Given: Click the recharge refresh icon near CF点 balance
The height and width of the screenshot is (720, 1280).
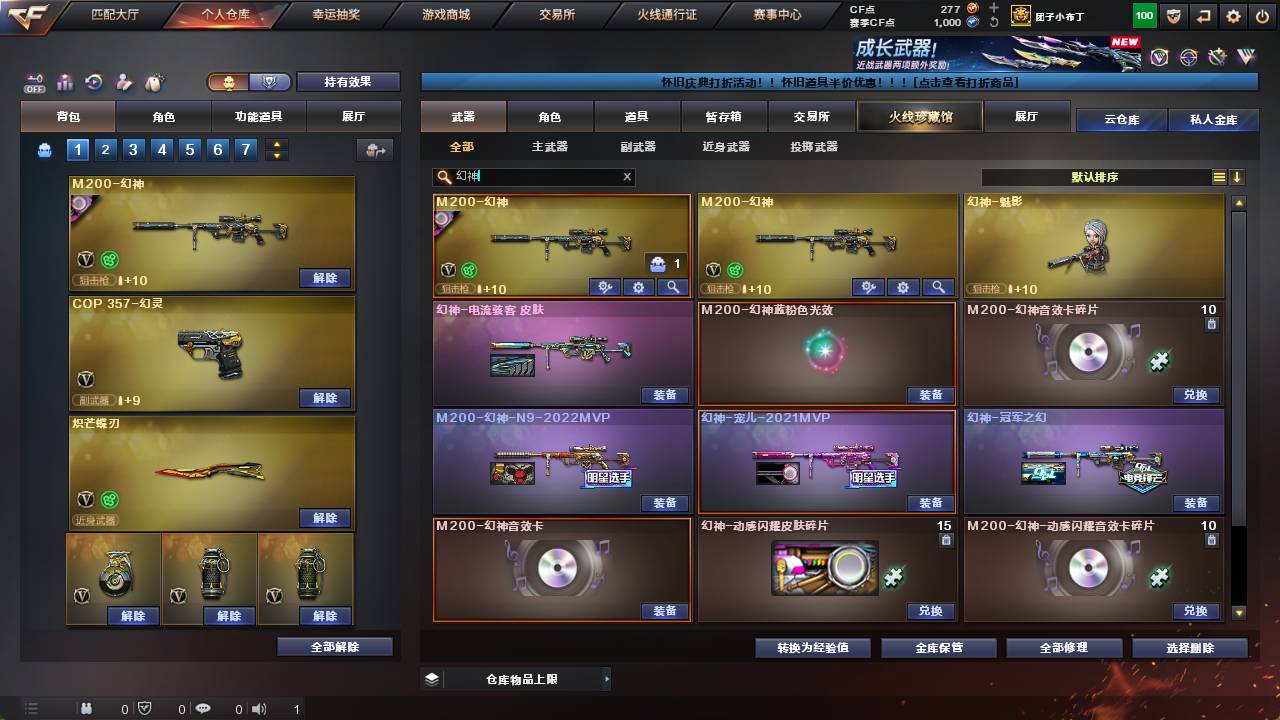Looking at the screenshot, I should 994,22.
